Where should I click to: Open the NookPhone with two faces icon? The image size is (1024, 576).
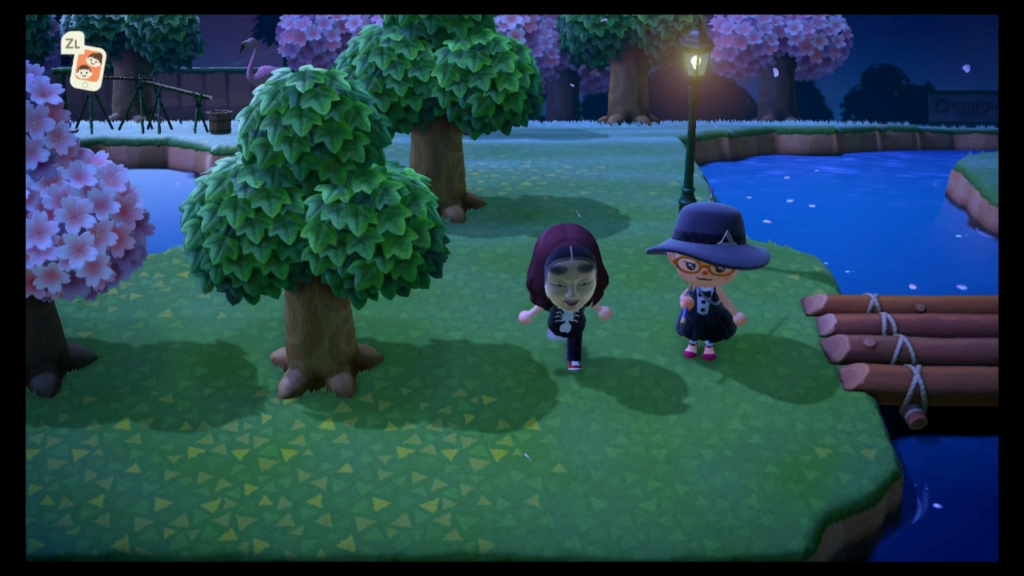coord(87,68)
